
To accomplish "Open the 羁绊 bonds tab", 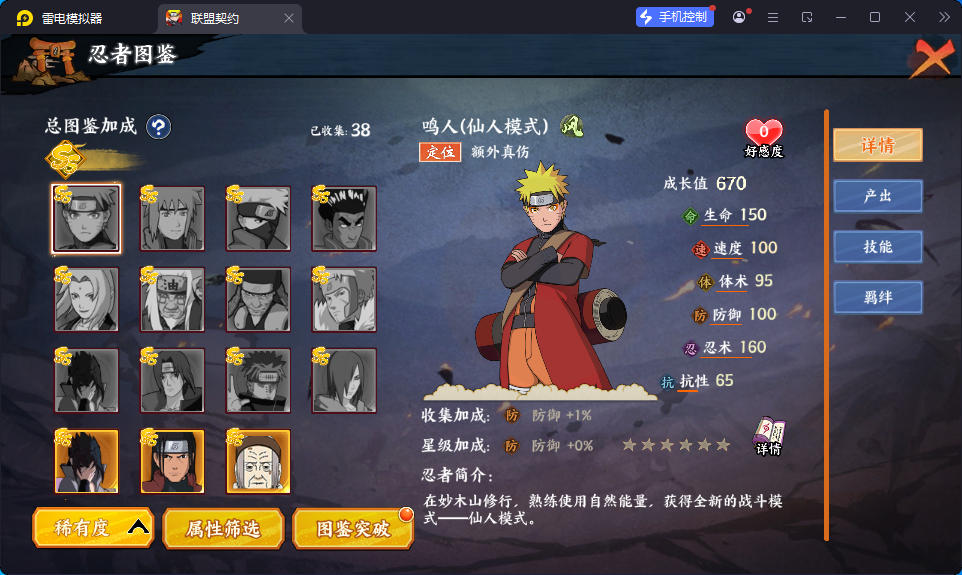I will [877, 297].
